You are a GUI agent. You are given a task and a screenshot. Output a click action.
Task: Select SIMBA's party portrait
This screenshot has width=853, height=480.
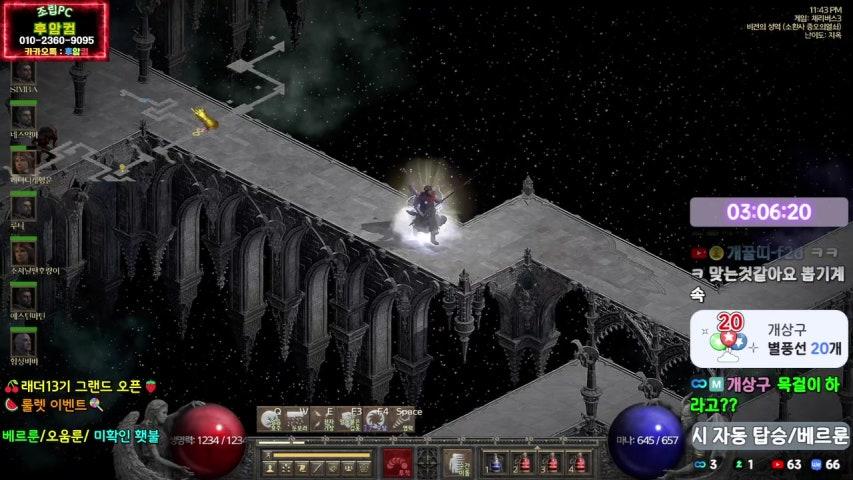pos(23,72)
